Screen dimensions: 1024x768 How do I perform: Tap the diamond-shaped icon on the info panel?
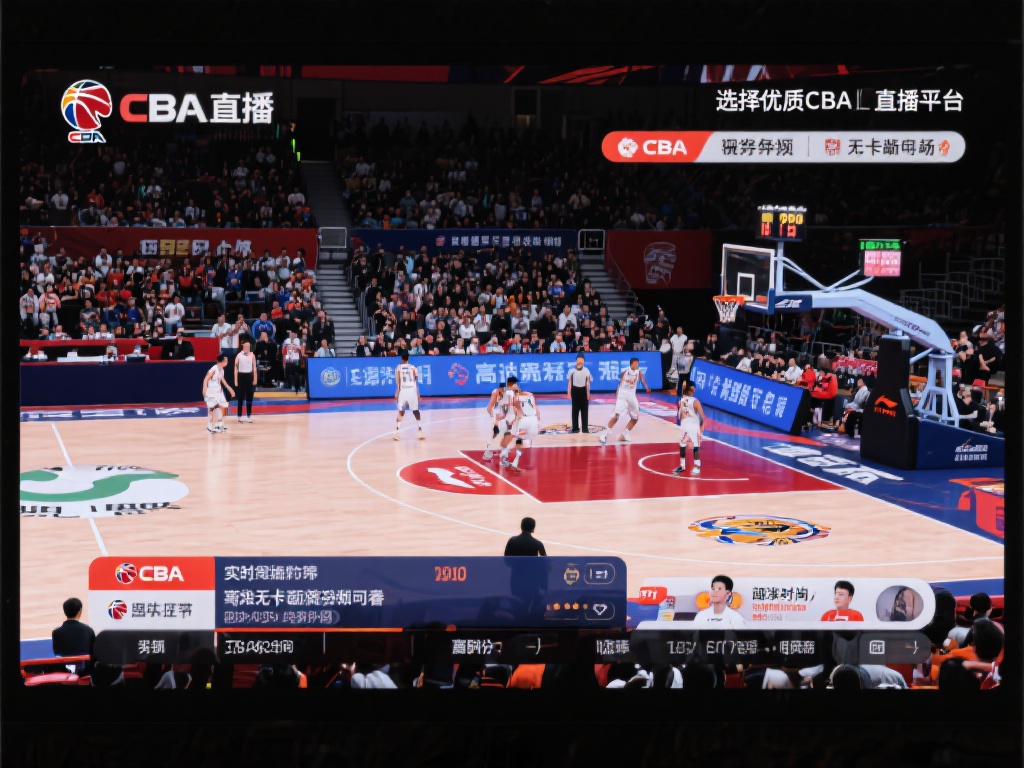coord(599,609)
